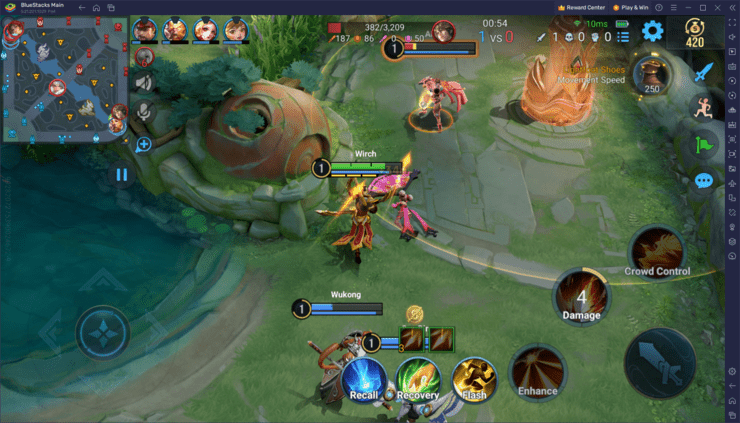Toggle the speaker sound icon

click(x=144, y=83)
